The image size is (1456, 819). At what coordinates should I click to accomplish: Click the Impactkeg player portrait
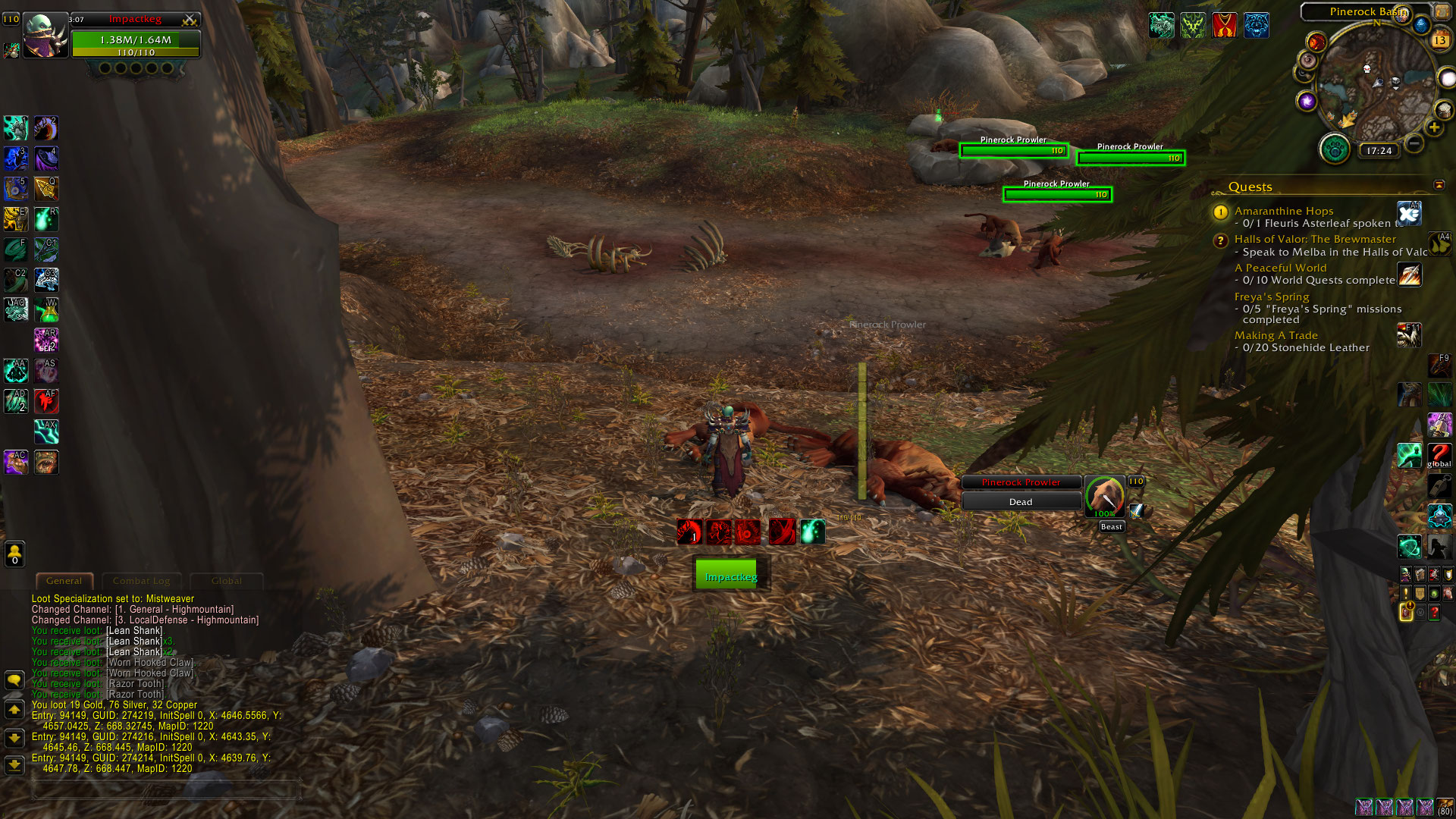(x=45, y=36)
